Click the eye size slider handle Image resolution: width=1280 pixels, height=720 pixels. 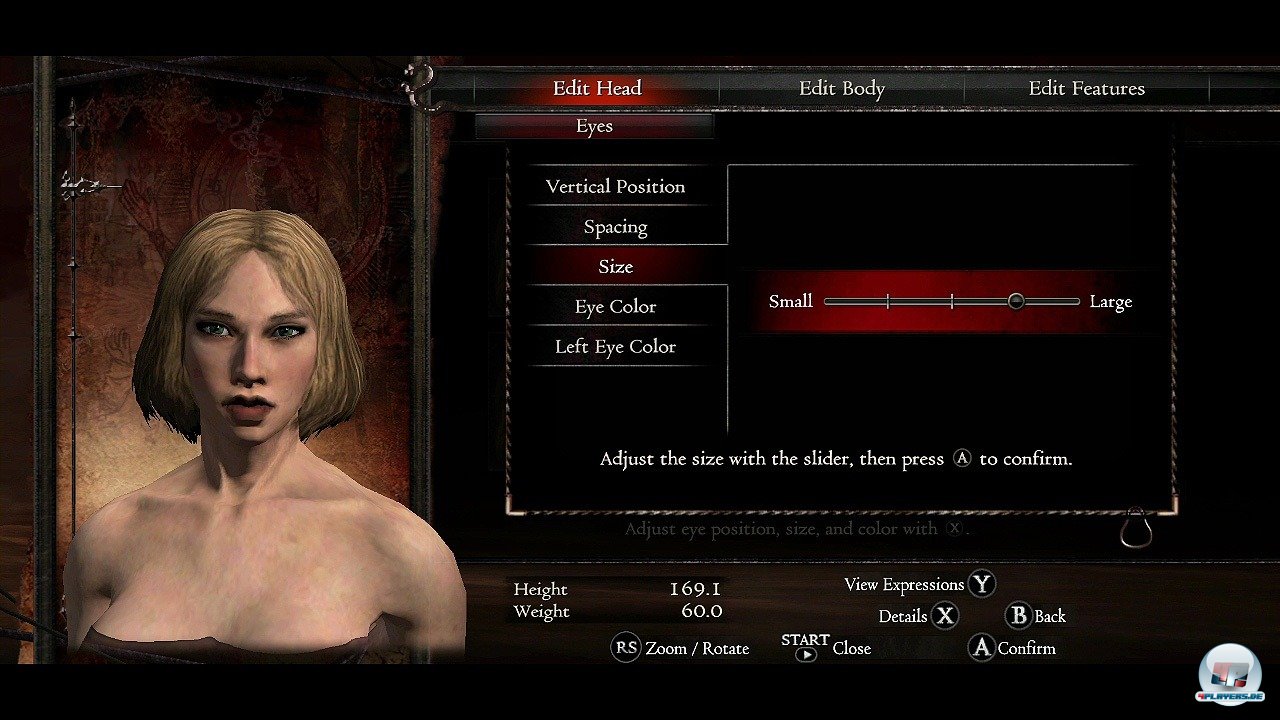tap(1016, 301)
